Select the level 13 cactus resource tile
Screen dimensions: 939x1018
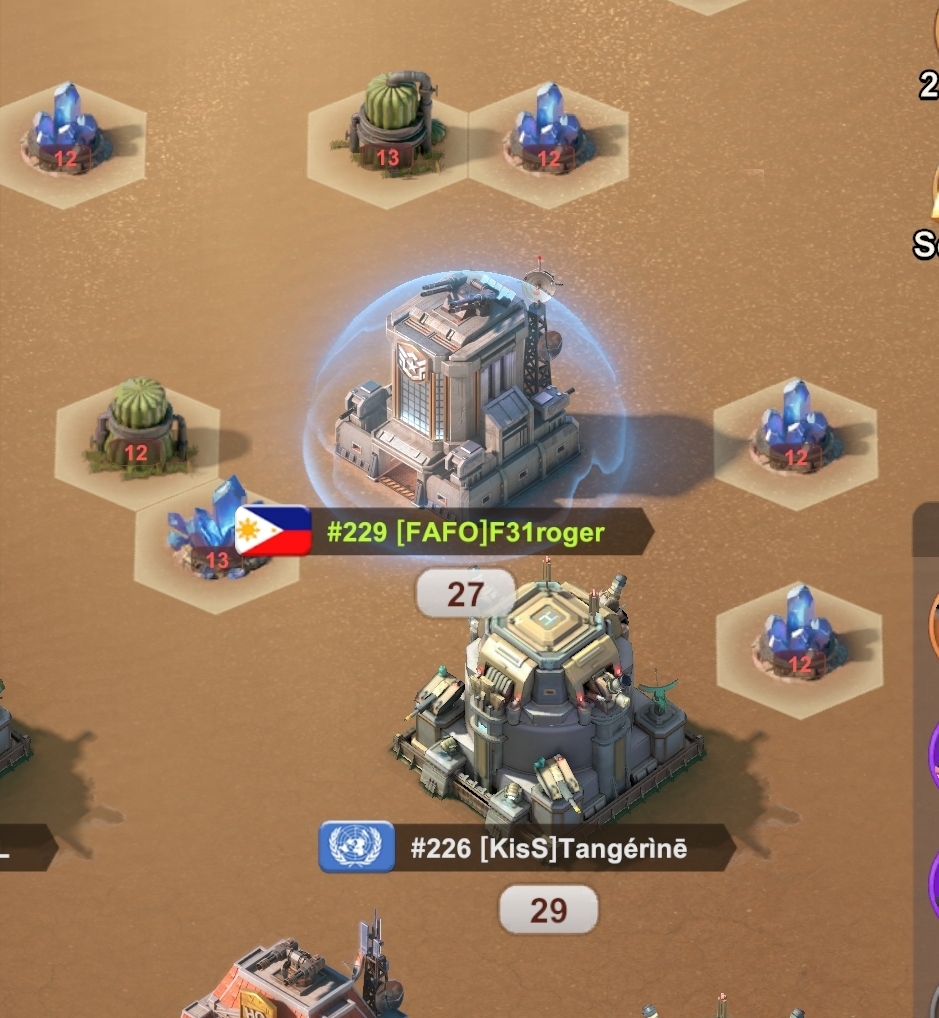click(x=389, y=130)
